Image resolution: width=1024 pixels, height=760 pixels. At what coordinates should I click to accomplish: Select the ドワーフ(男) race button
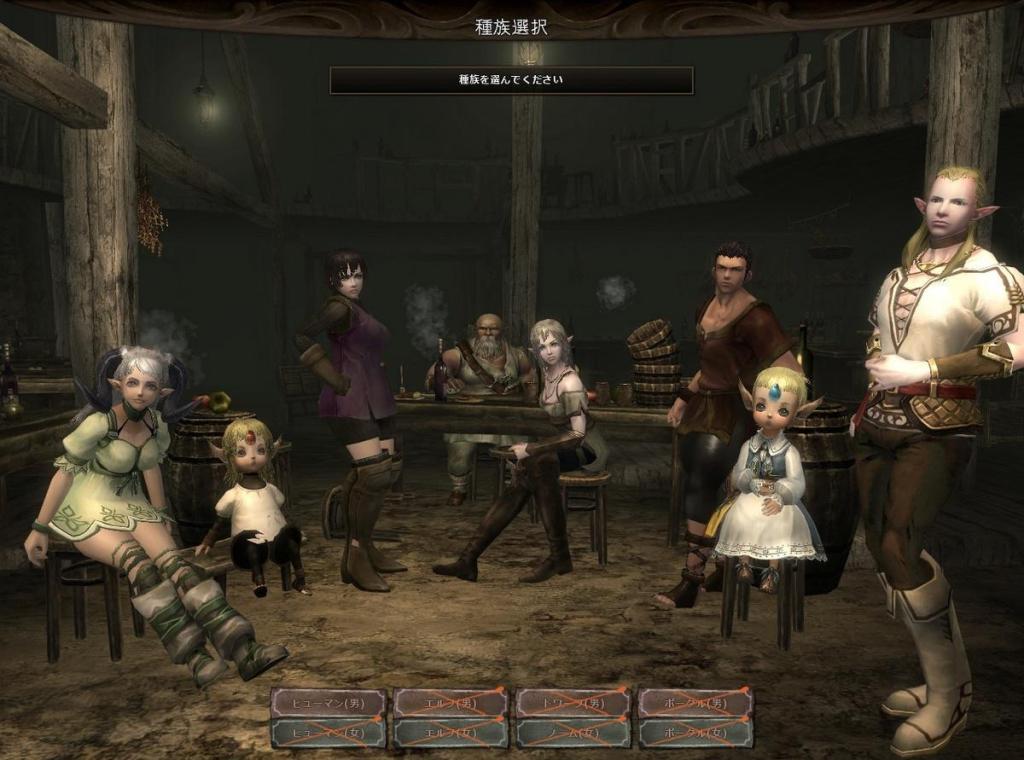573,703
